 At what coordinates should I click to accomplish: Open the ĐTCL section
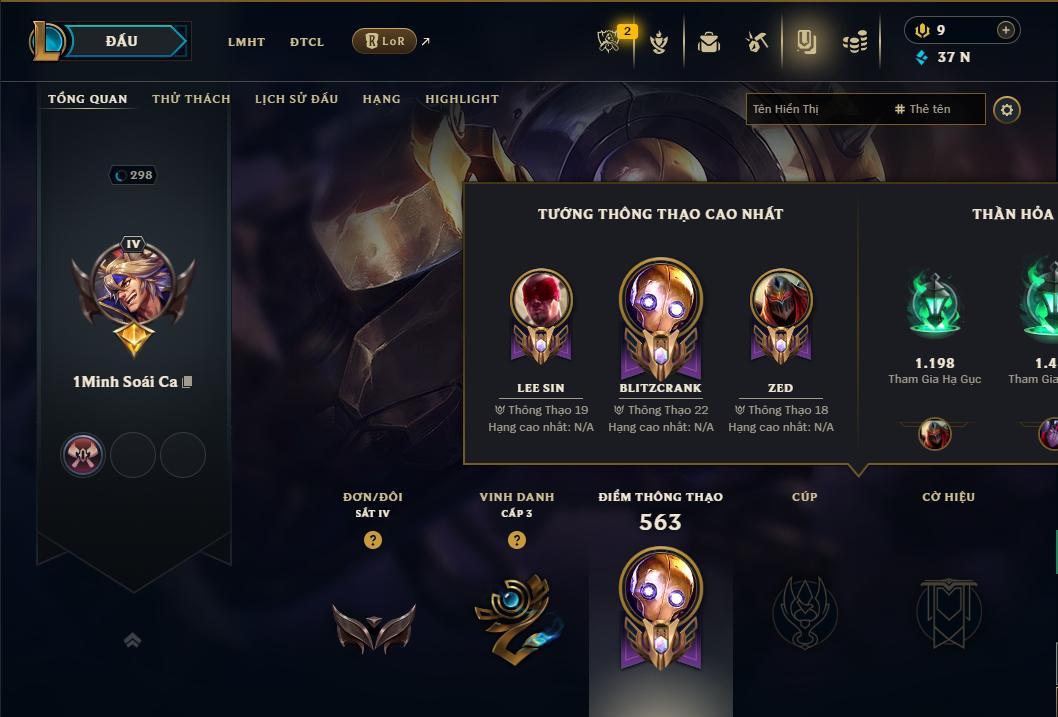[x=307, y=42]
